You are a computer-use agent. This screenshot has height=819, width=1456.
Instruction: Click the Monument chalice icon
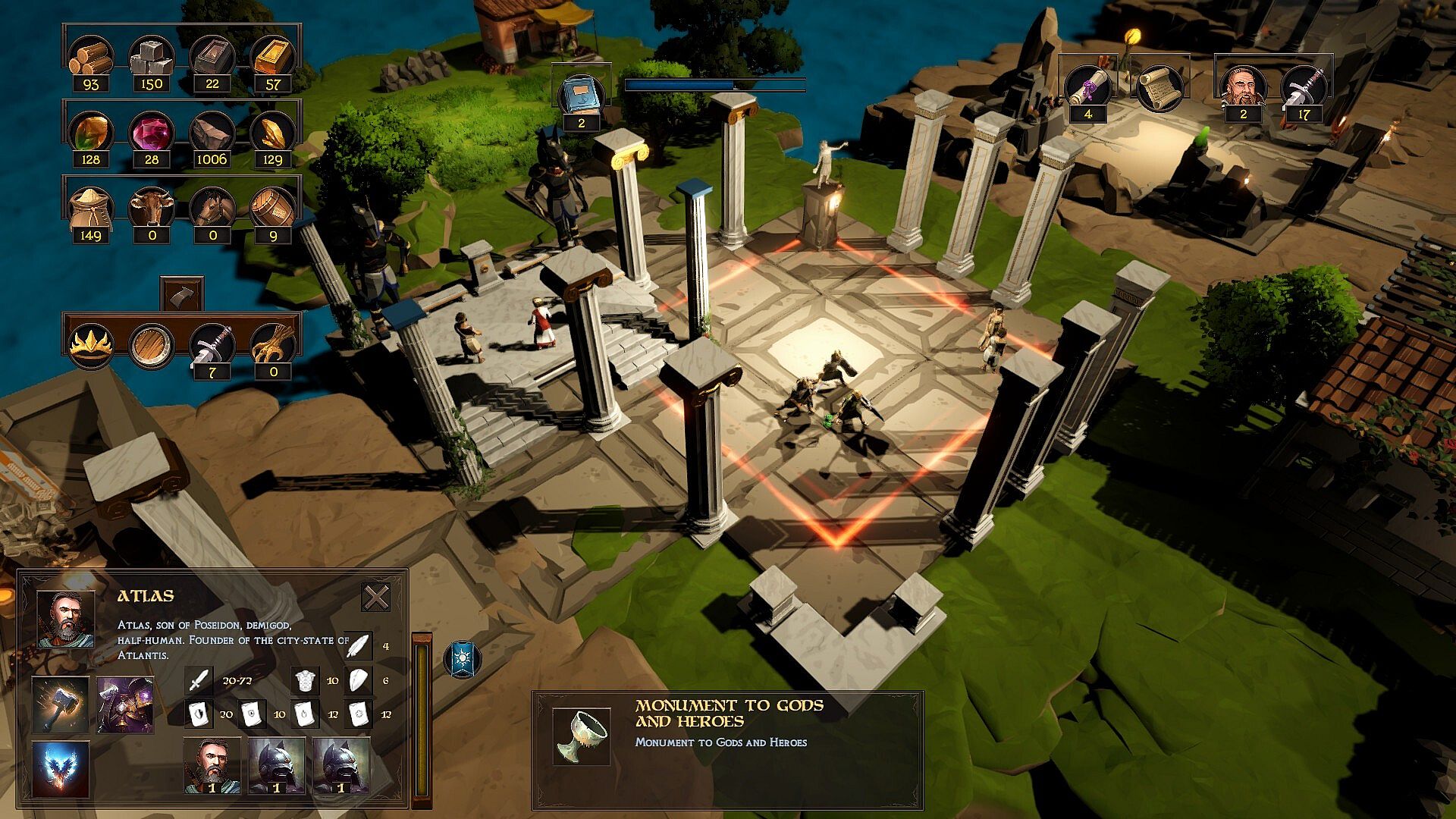[x=581, y=736]
